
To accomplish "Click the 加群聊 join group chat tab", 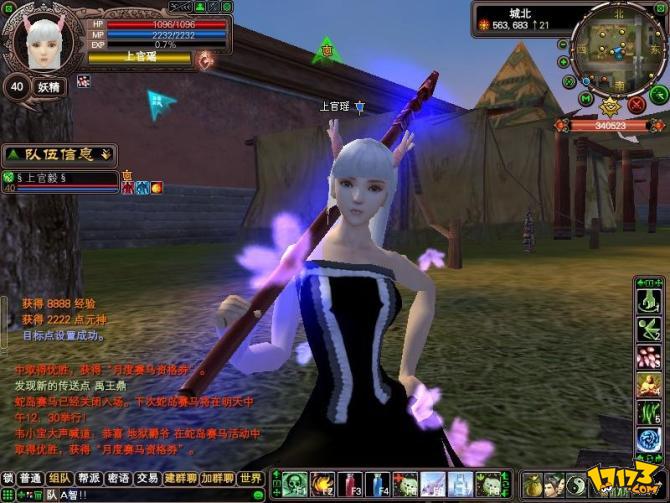I will coord(216,478).
